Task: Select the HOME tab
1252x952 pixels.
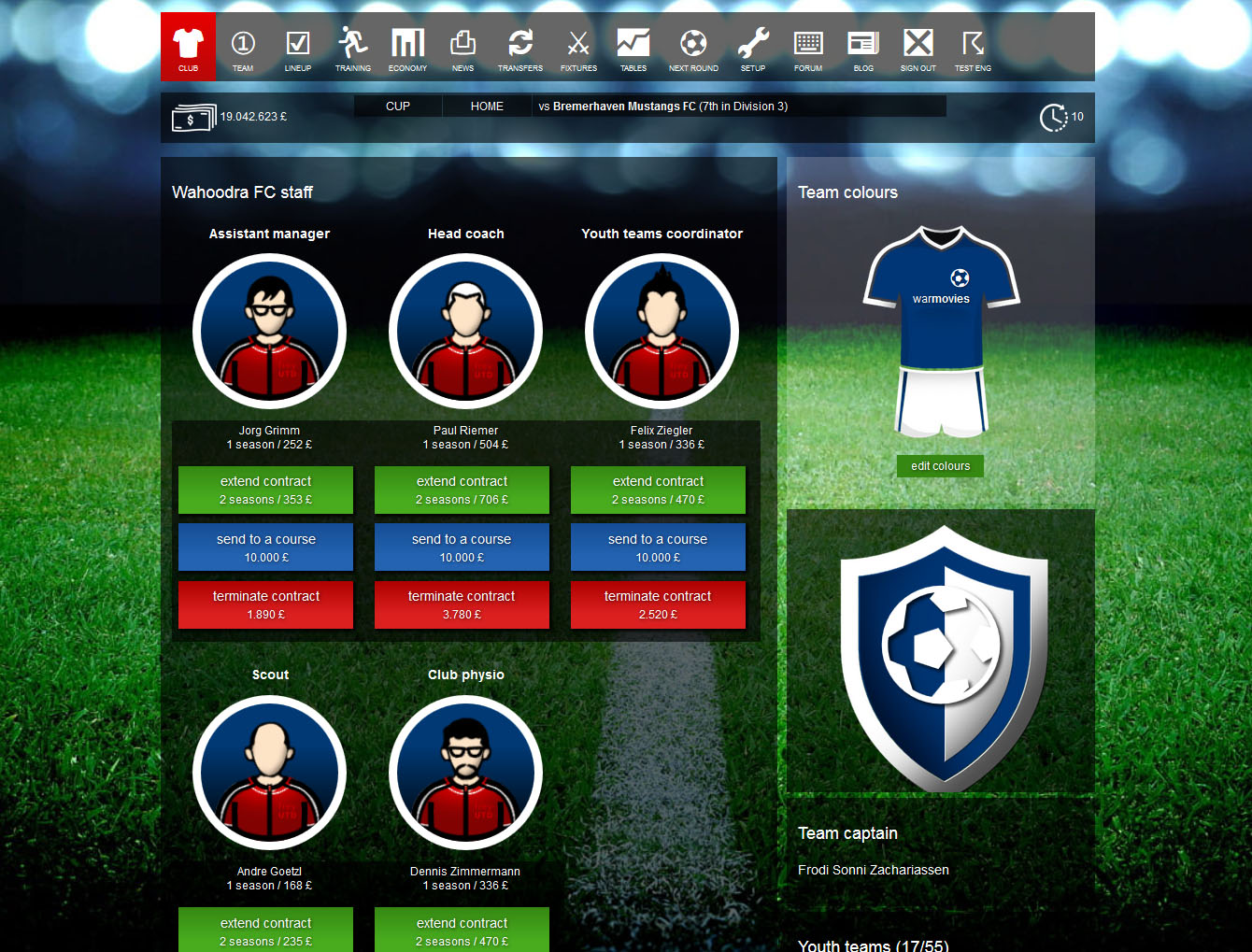Action: coord(486,106)
